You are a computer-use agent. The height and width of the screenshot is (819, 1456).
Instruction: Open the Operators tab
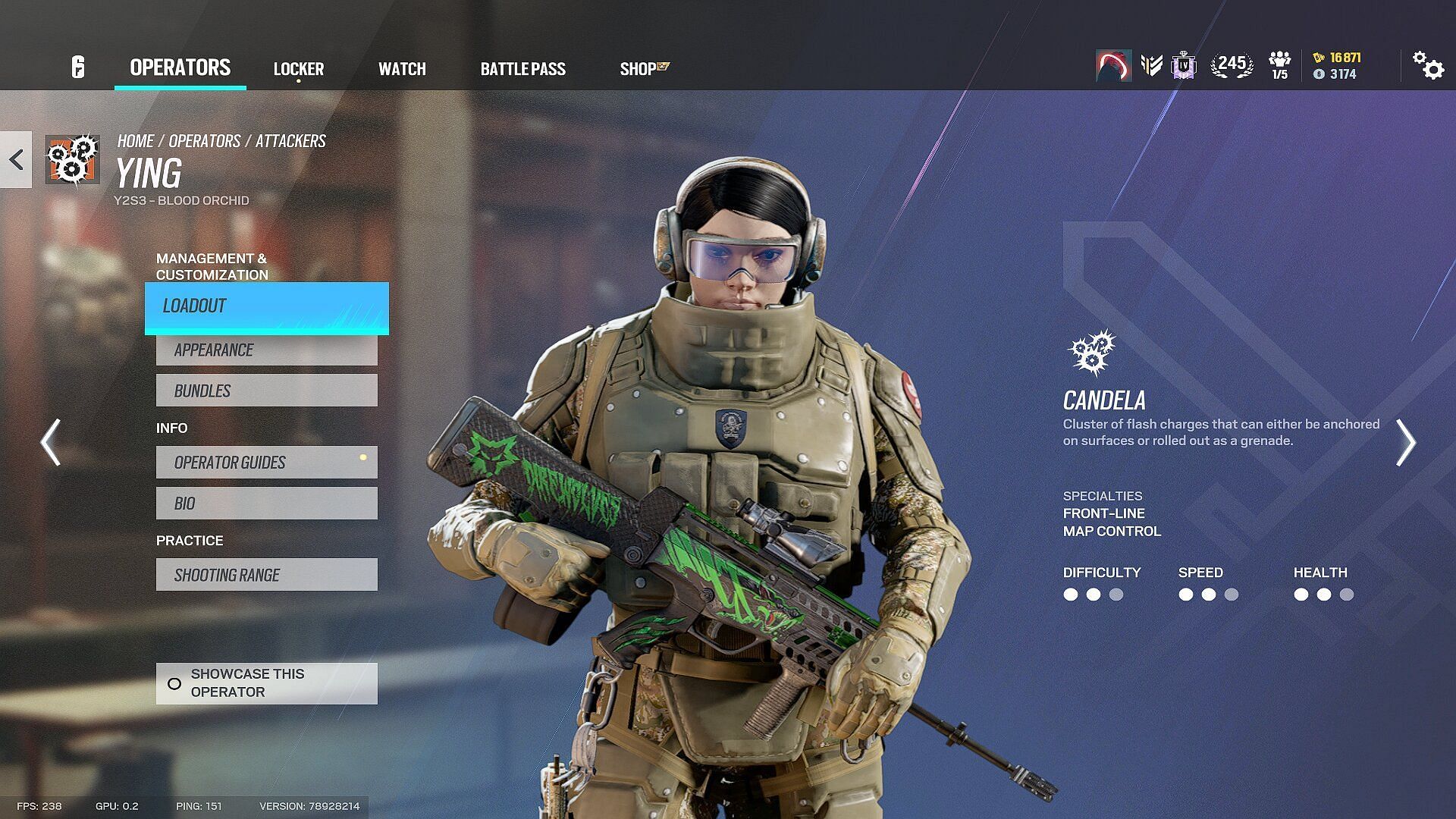(180, 67)
